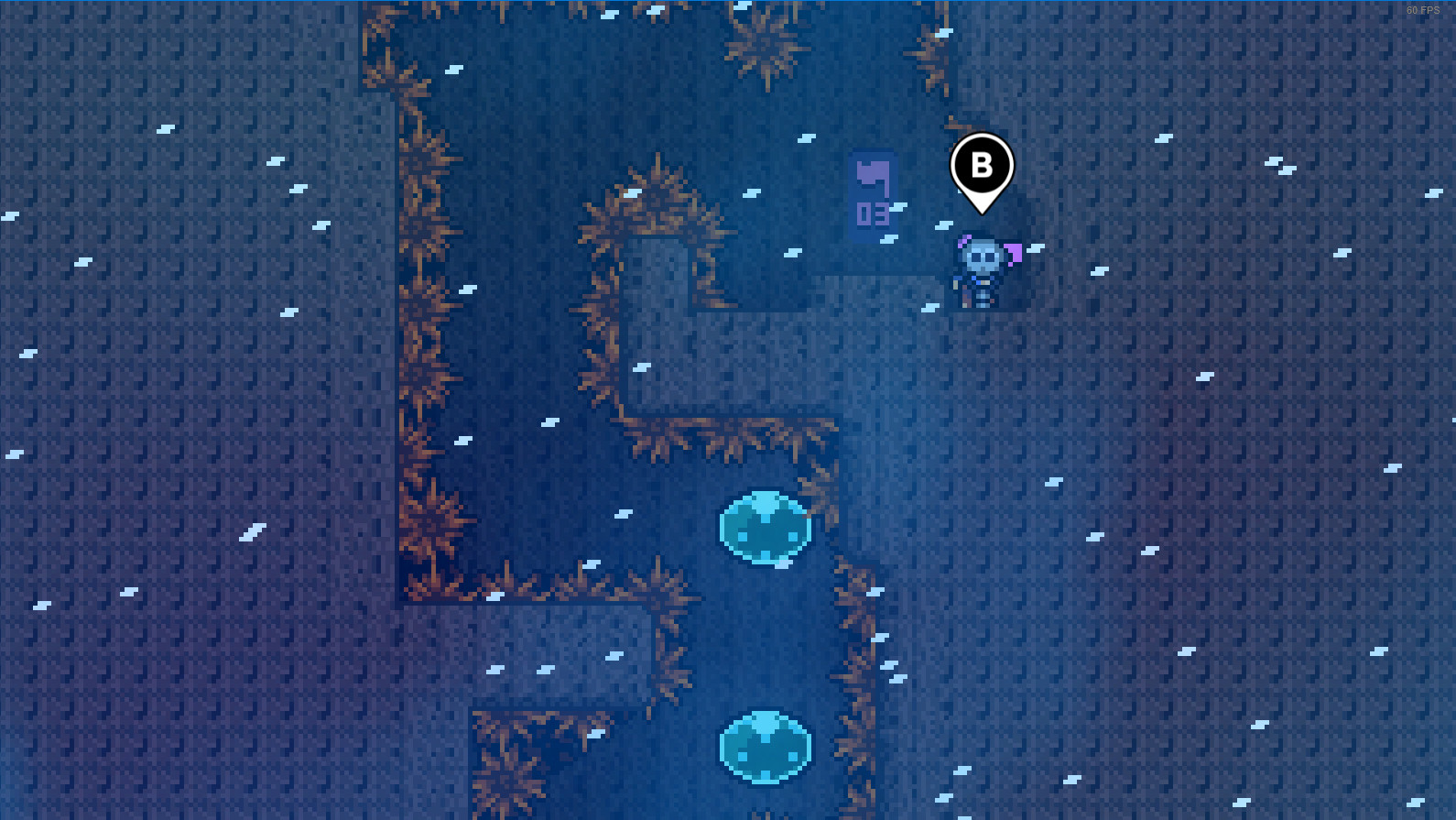Screen dimensions: 1456x820
Task: Click the snowflake in the bottom-left corner
Action: tap(41, 603)
